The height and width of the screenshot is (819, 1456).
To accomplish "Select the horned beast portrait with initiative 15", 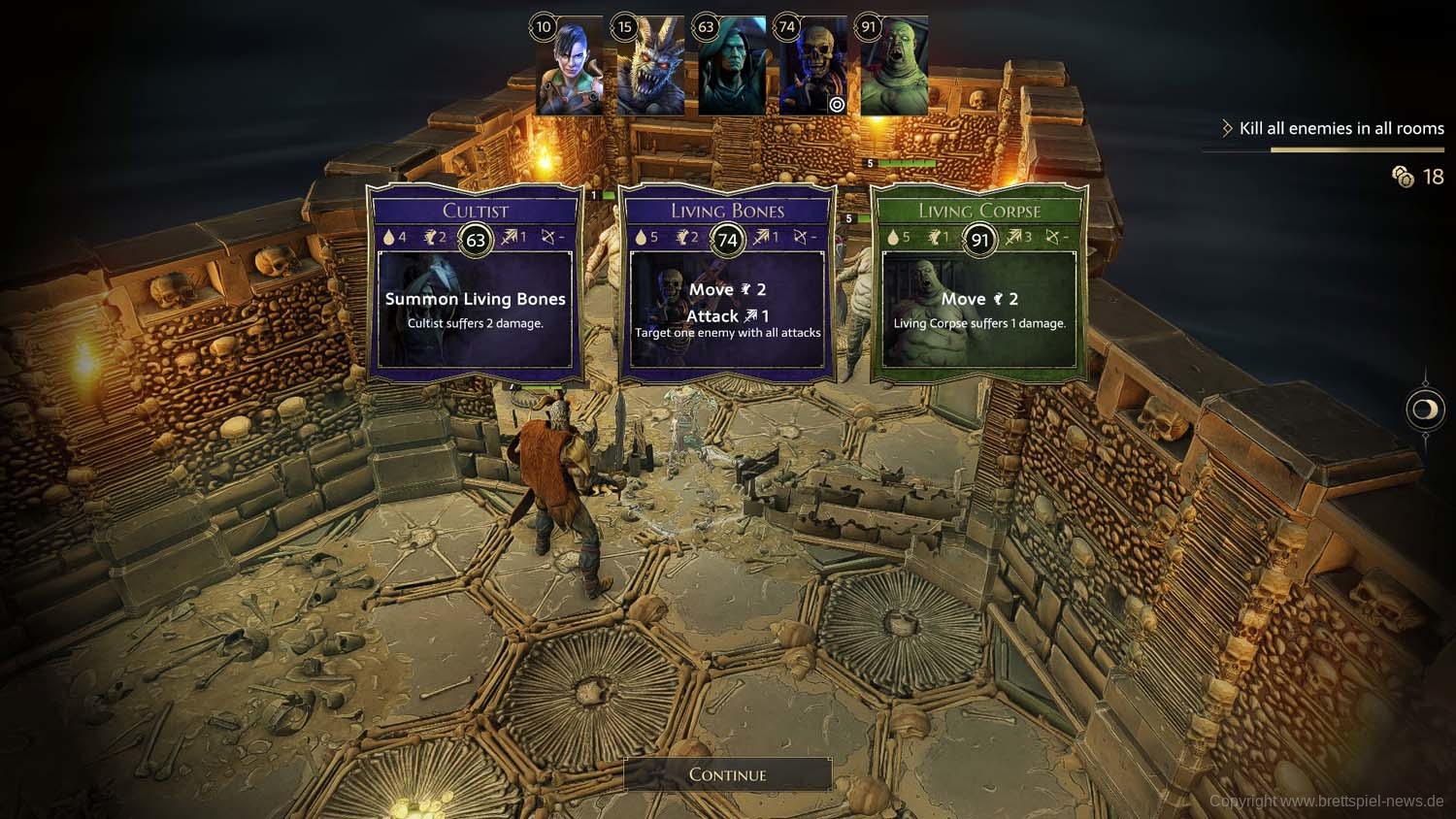I will point(650,66).
